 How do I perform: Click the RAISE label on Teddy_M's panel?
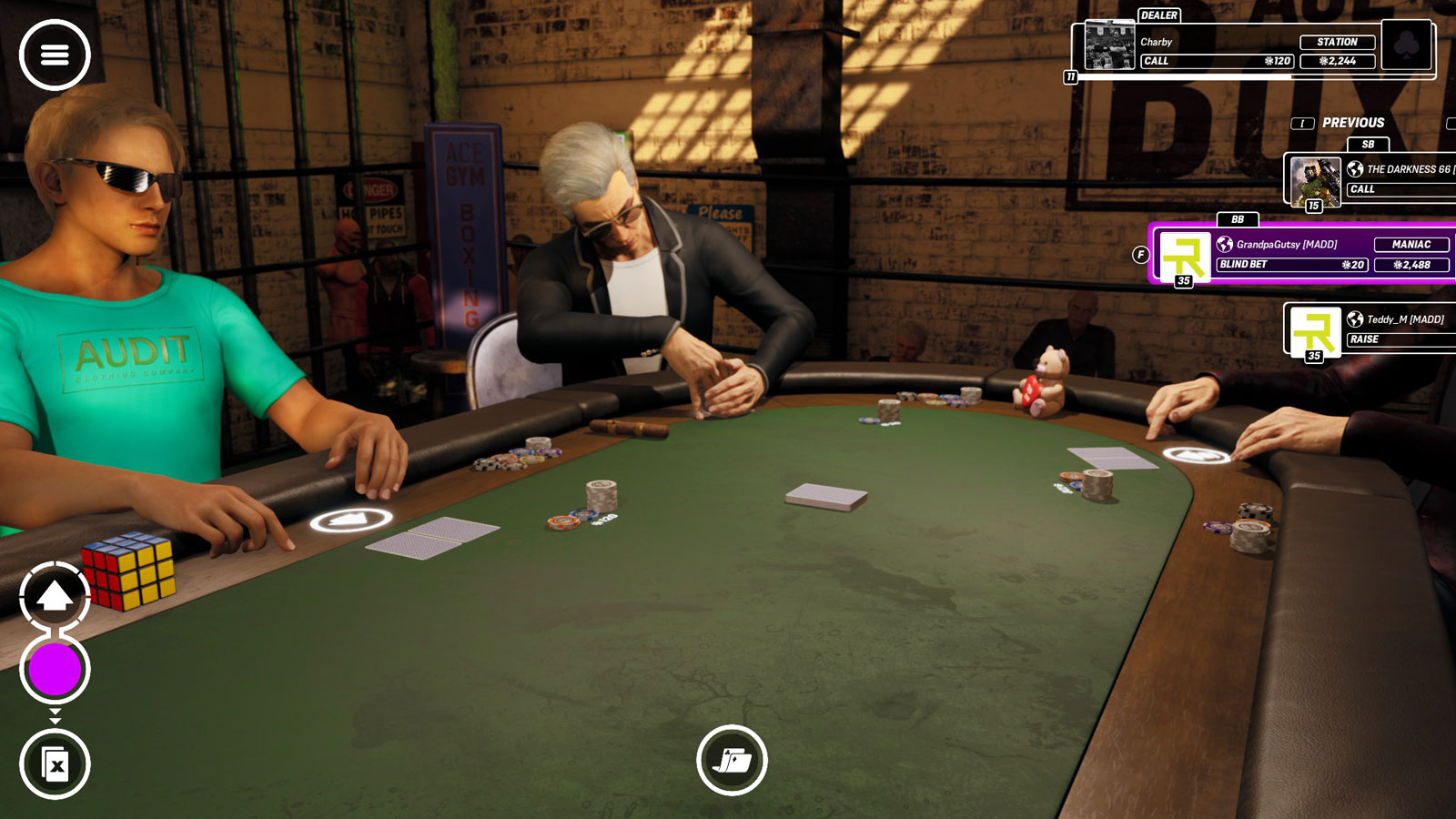tap(1365, 339)
